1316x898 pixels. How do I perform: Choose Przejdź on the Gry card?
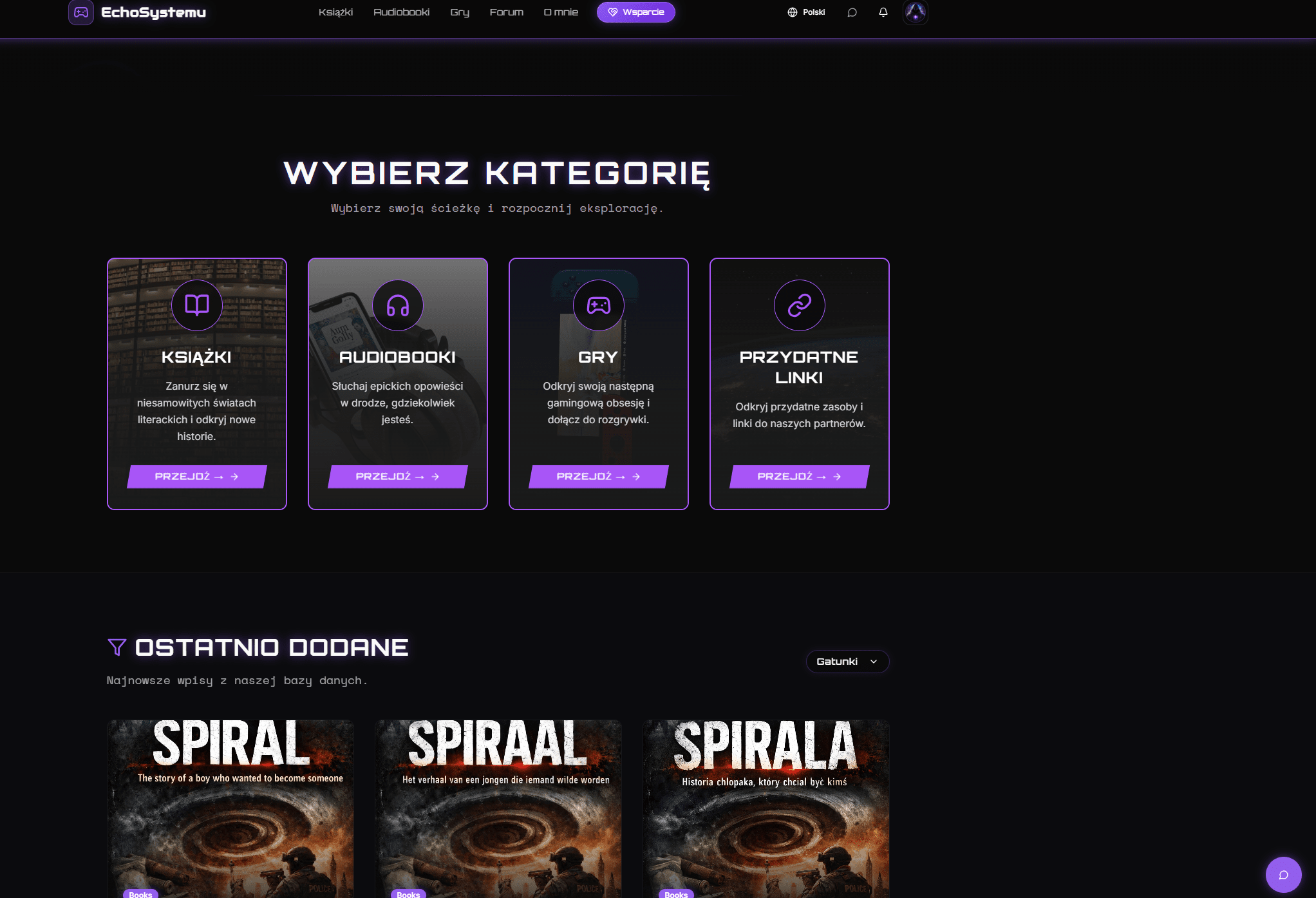598,477
